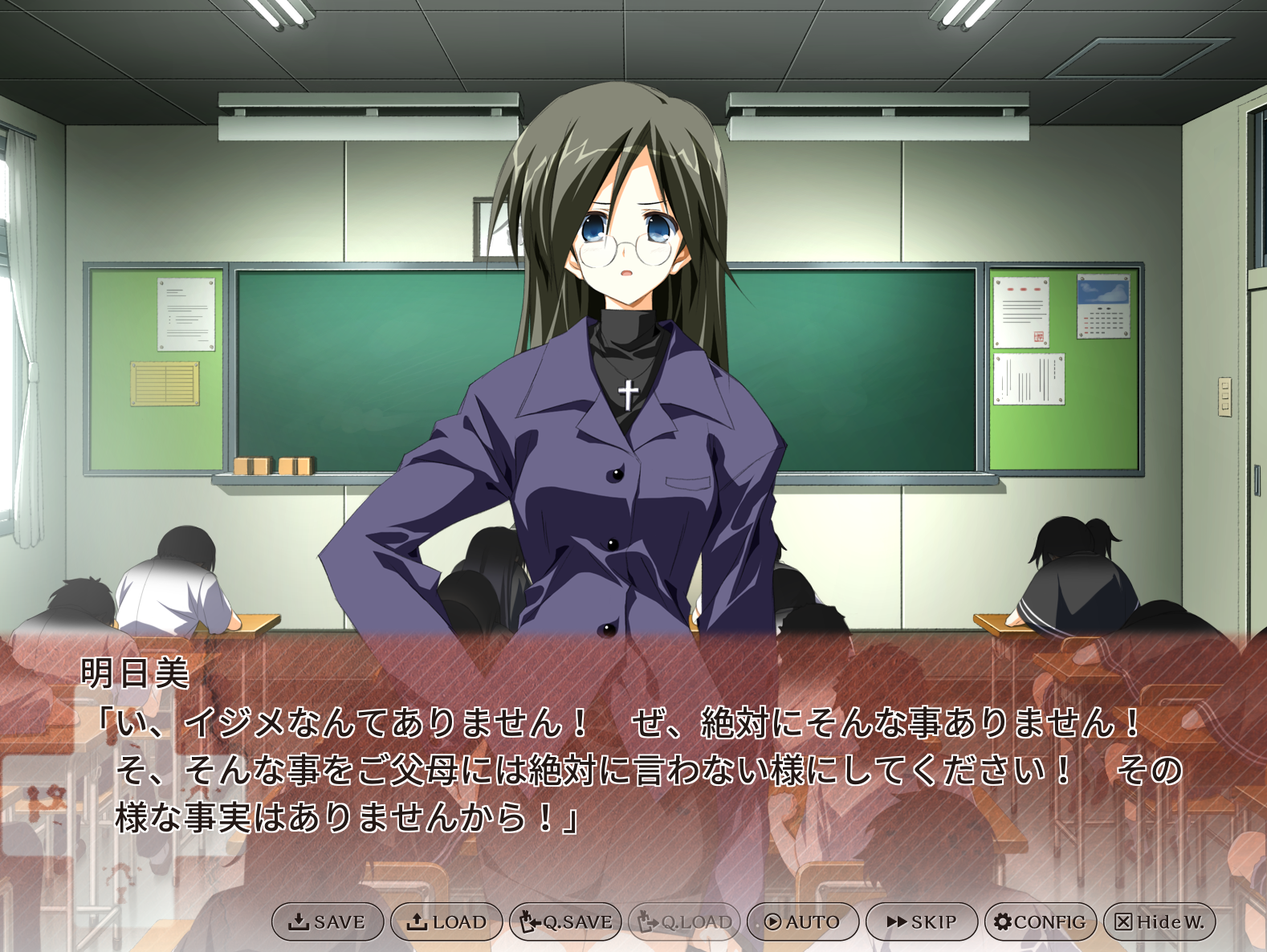Open the CONFIG settings
The image size is (1267, 952).
pyautogui.click(x=1041, y=921)
